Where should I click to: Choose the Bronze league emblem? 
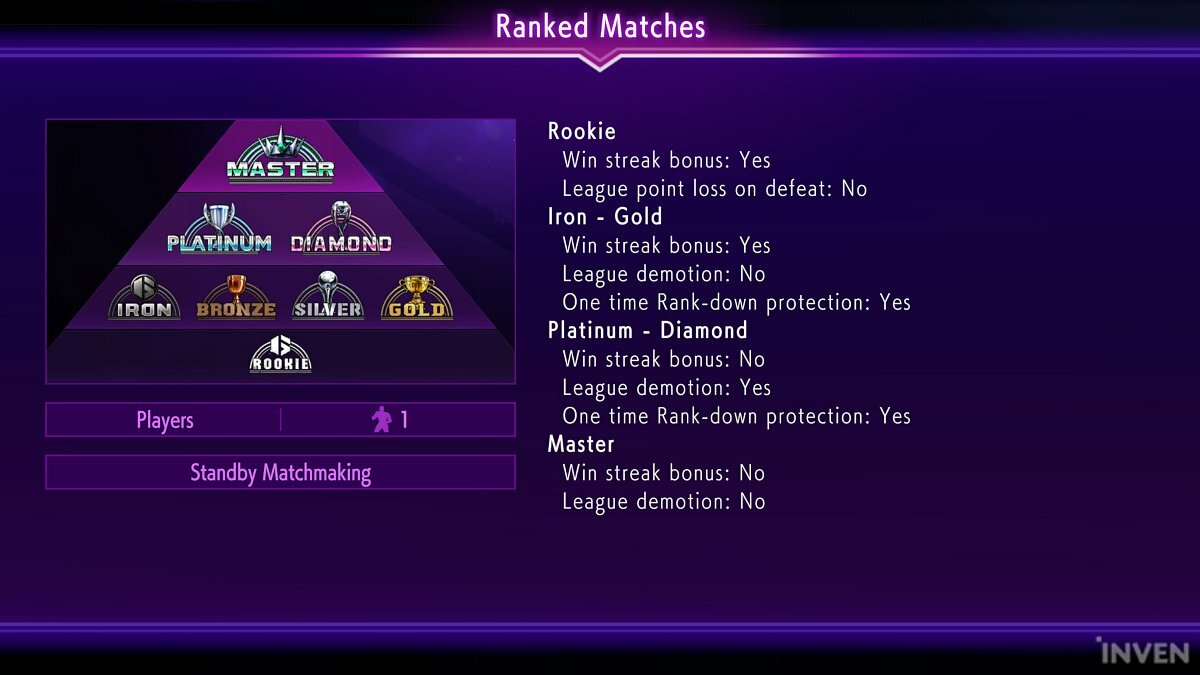pos(236,297)
